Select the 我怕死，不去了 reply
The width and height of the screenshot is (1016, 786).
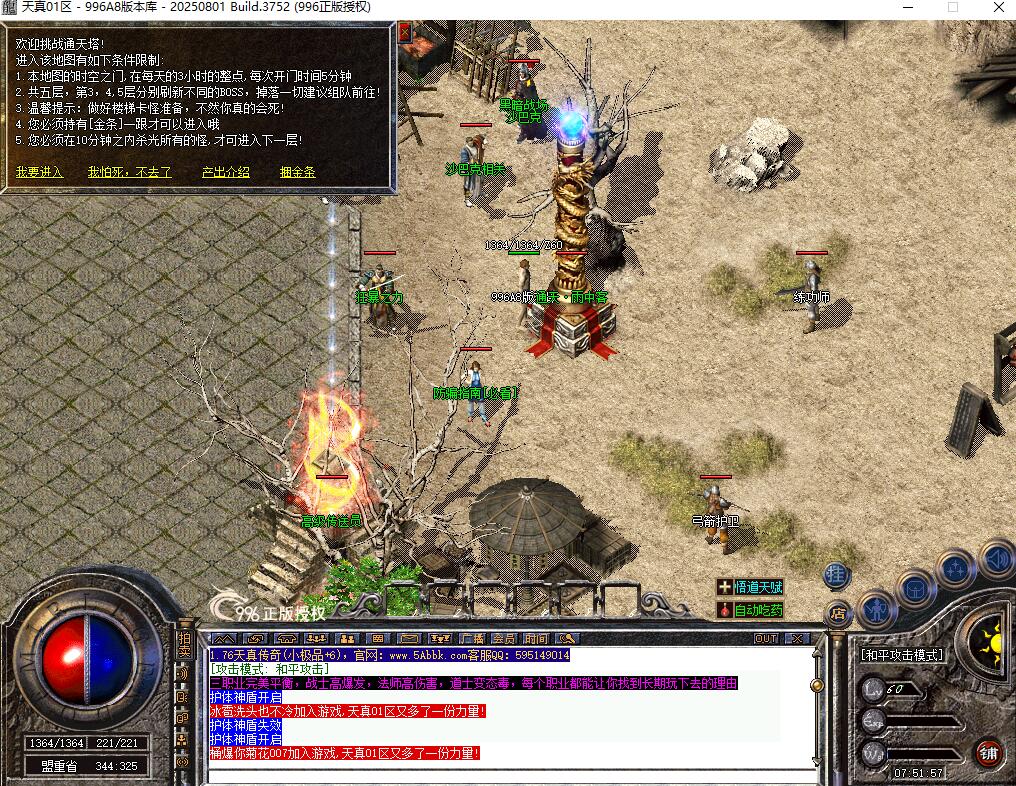tap(129, 172)
